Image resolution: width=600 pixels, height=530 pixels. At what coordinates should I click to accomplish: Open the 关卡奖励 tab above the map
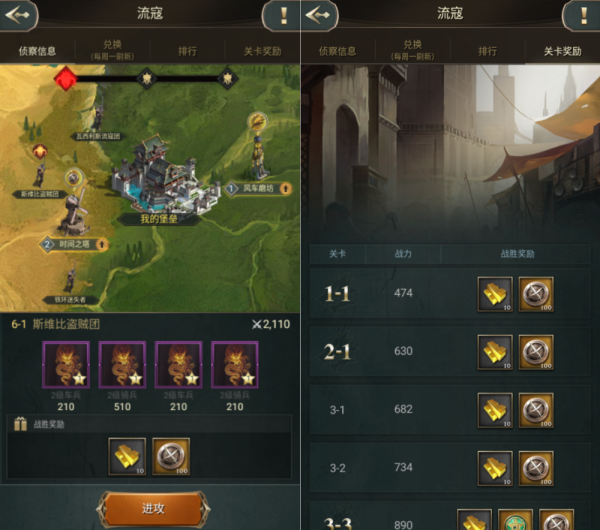point(262,50)
